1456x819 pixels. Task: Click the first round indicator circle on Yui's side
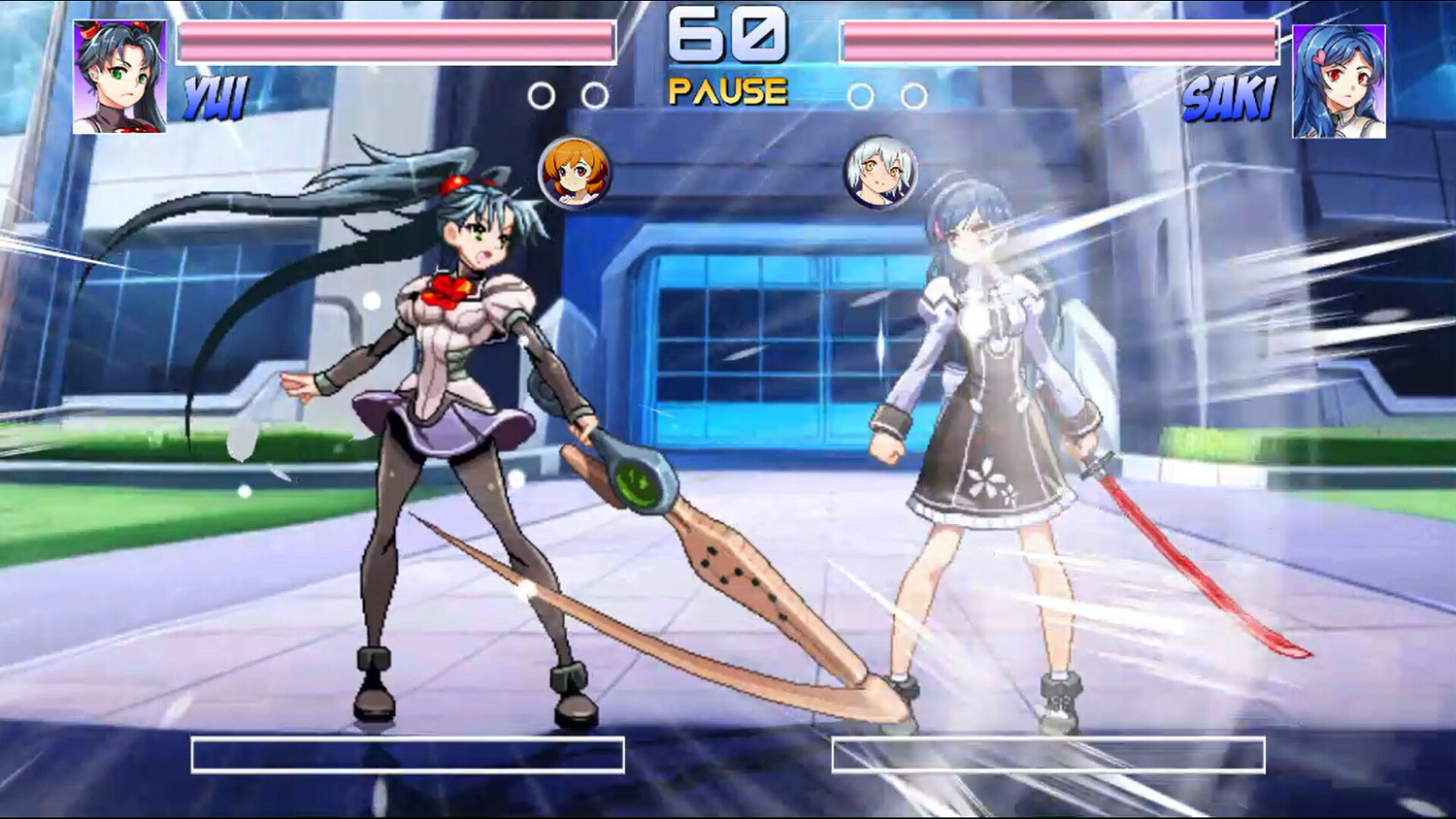pos(540,93)
